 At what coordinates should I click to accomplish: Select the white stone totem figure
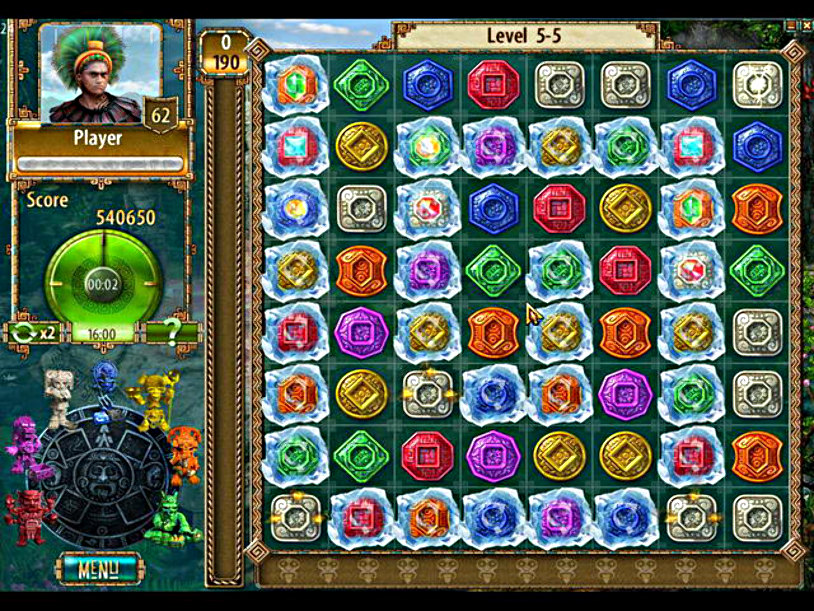coord(58,396)
